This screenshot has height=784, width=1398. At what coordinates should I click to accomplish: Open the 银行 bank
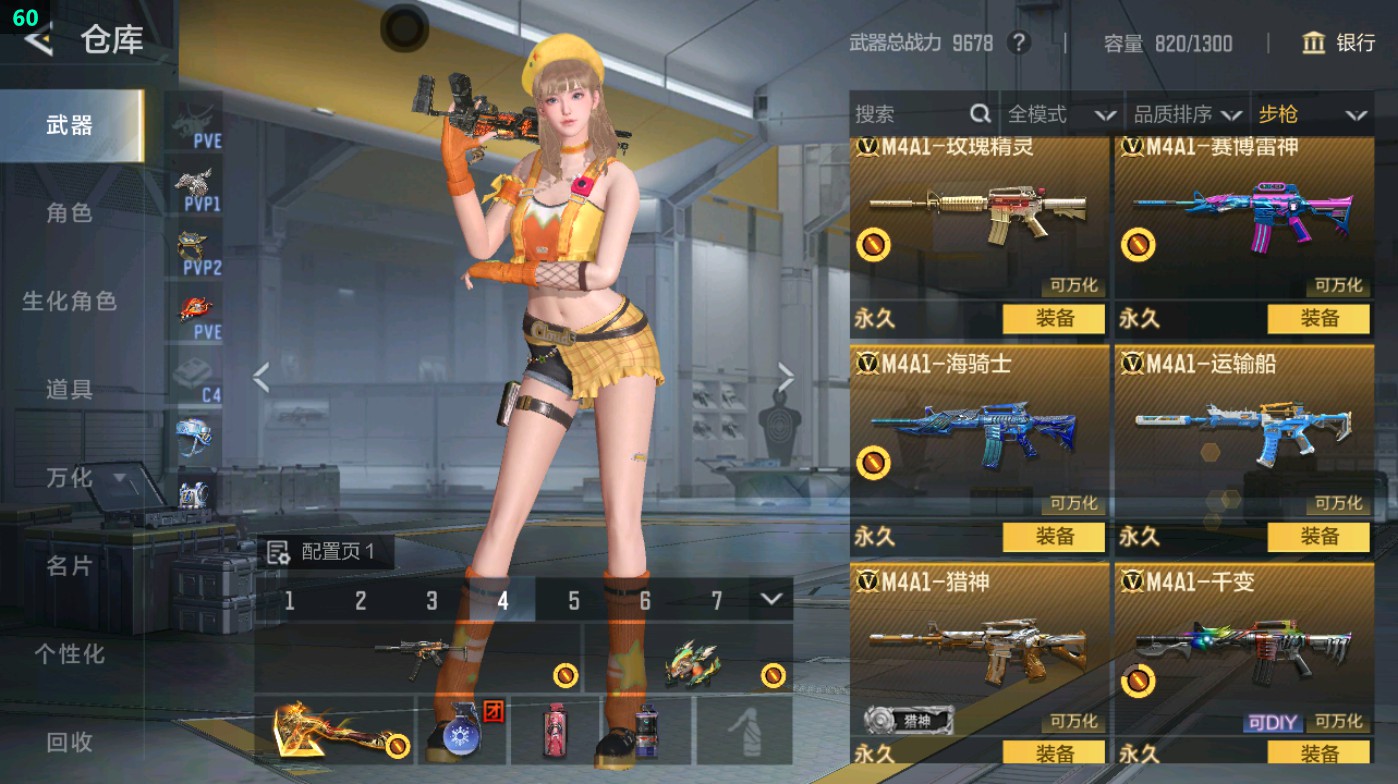pos(1339,43)
